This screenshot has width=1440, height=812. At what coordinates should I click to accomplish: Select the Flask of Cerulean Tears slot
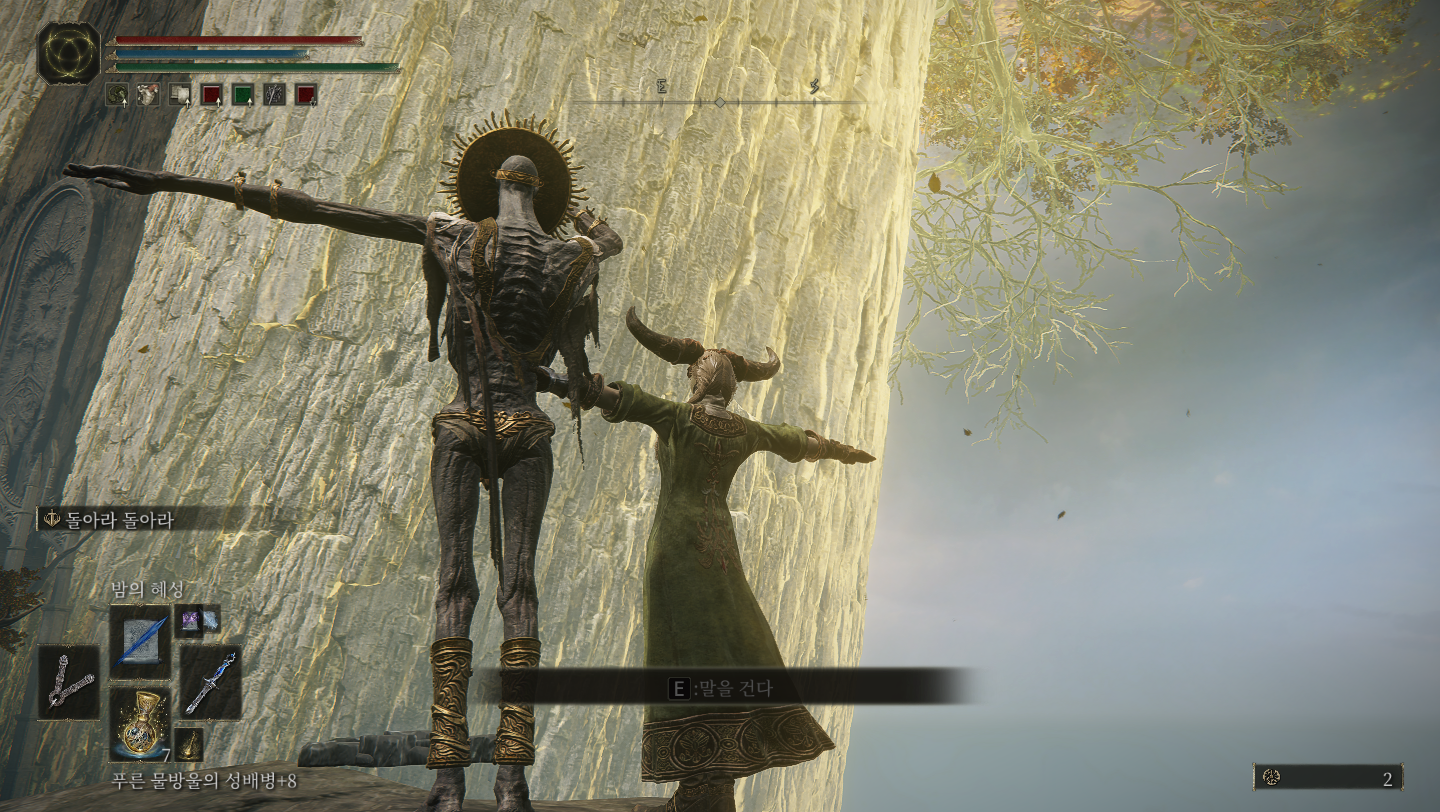139,722
